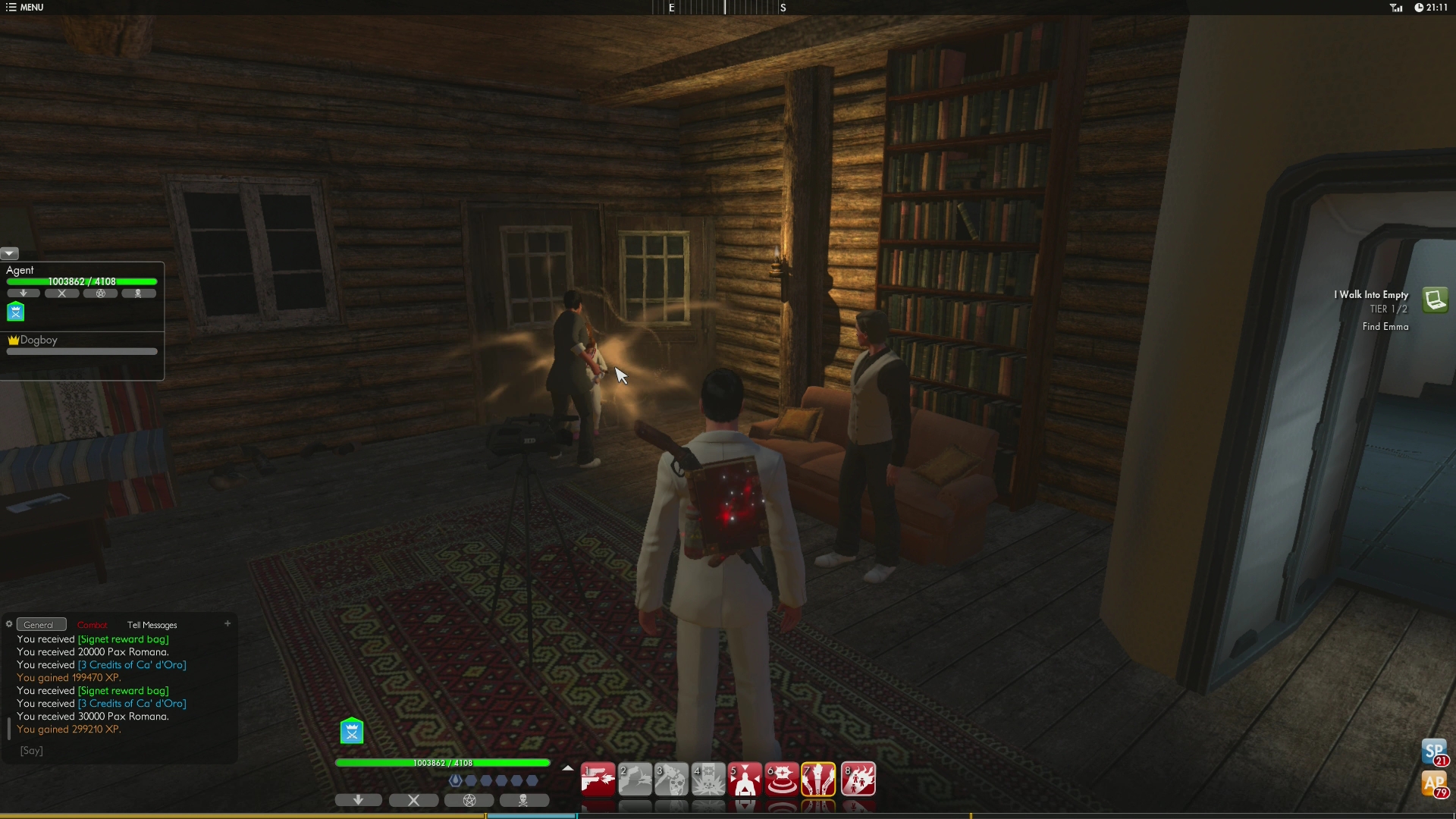Screen dimensions: 1456x819
Task: Click the mission laptop icon beside I Walk Into Empty
Action: (1436, 300)
